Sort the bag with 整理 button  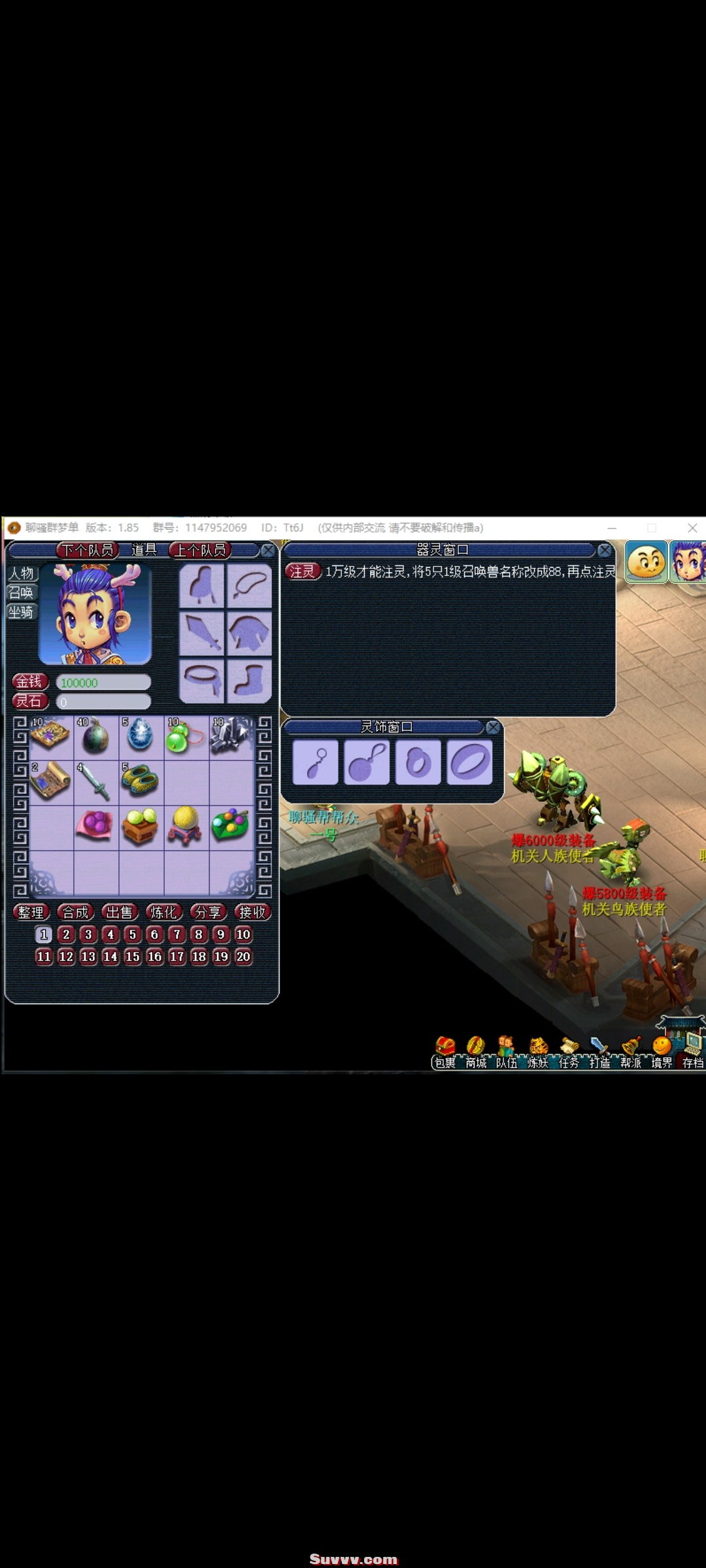pos(31,912)
